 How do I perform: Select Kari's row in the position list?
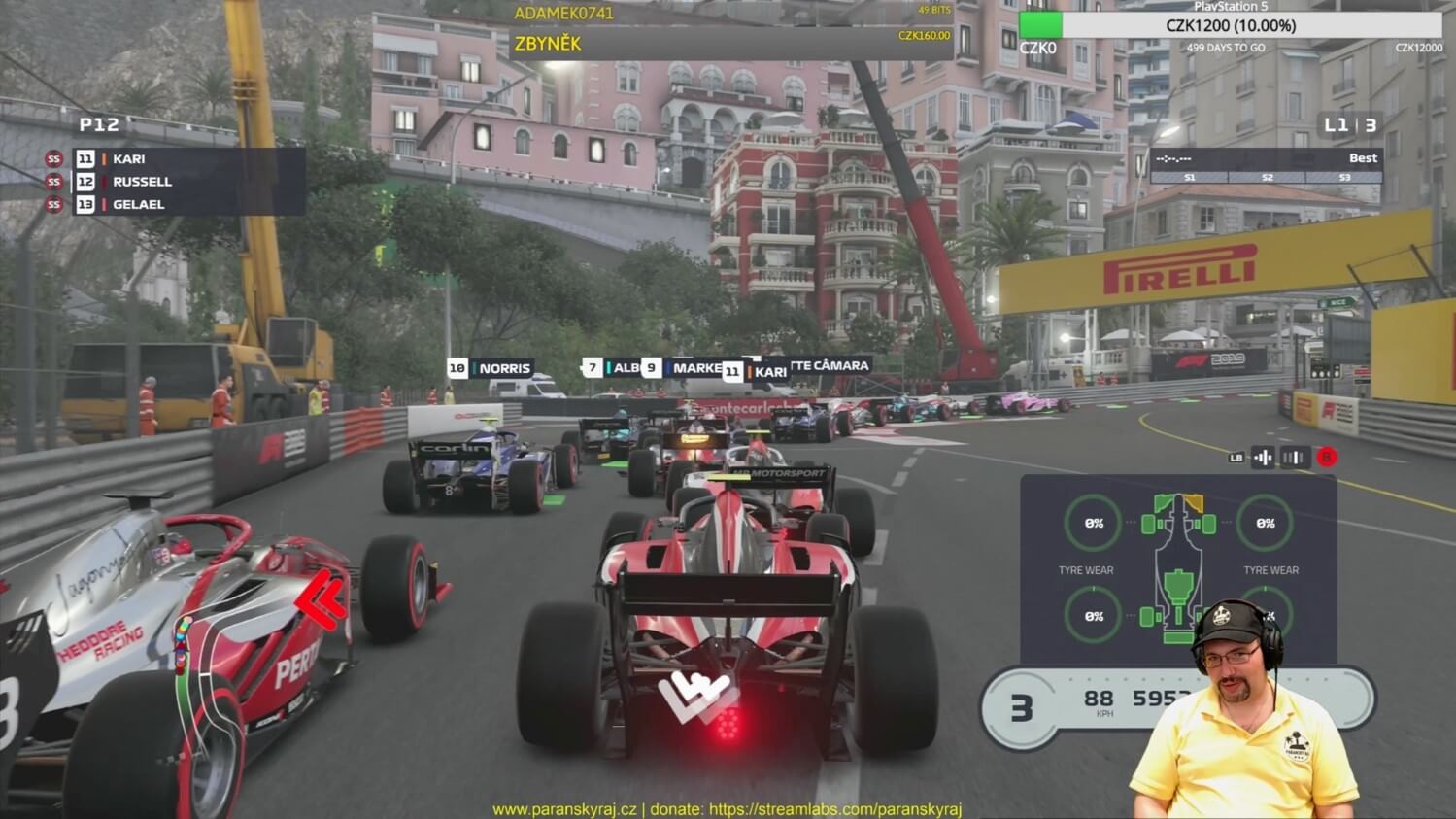[x=185, y=159]
